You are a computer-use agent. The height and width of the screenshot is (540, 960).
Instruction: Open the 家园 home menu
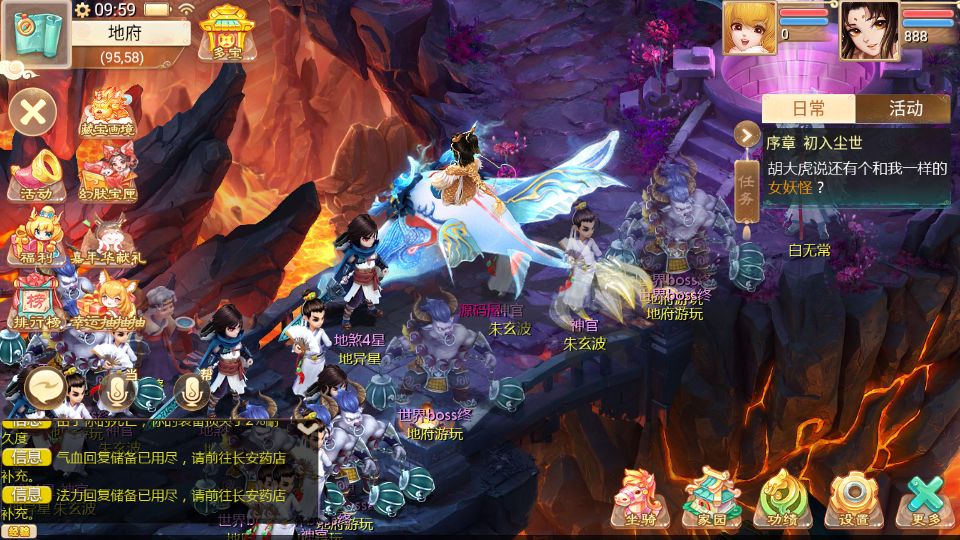711,497
